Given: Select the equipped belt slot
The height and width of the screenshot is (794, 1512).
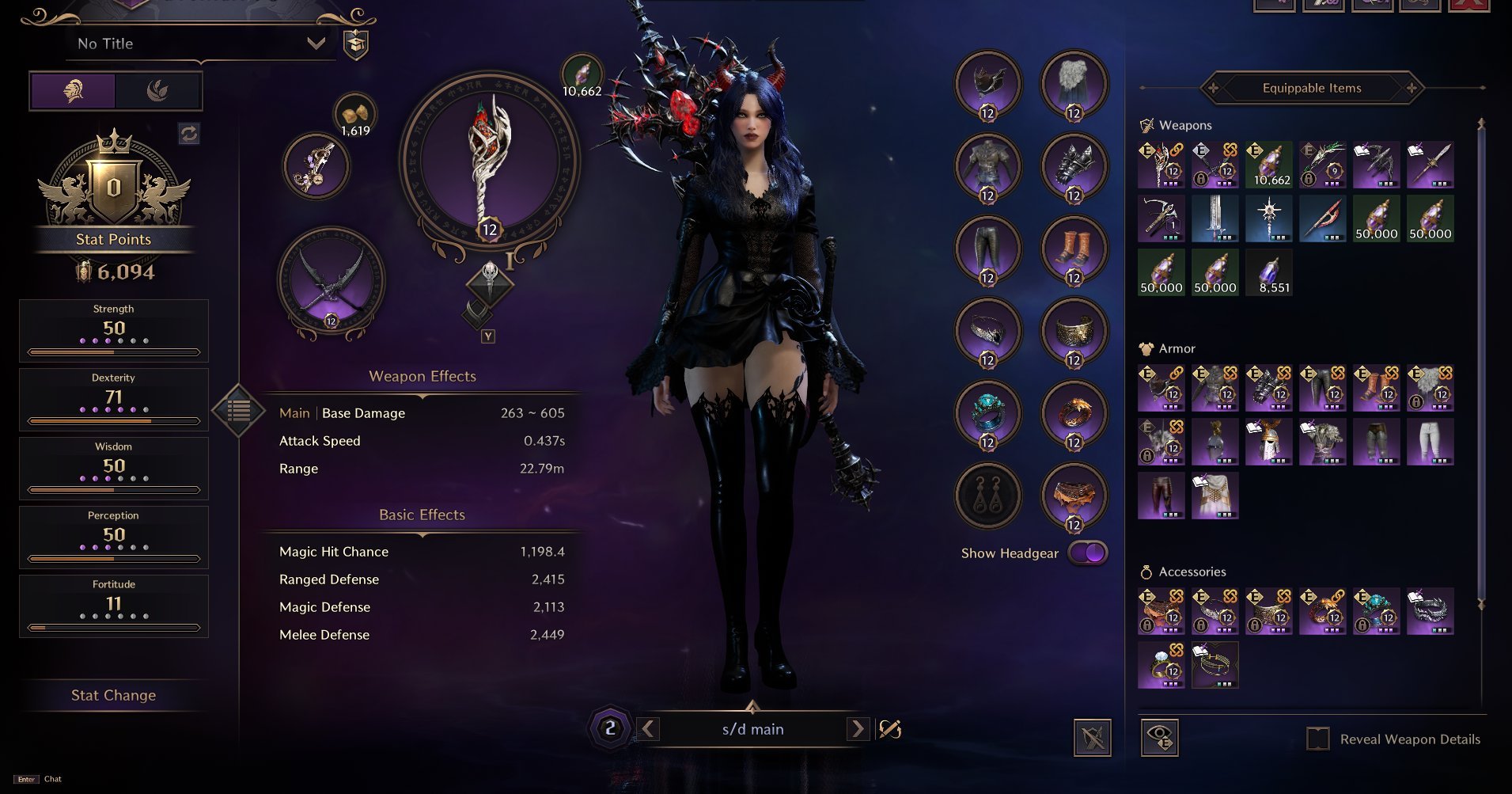Looking at the screenshot, I should 1074,496.
